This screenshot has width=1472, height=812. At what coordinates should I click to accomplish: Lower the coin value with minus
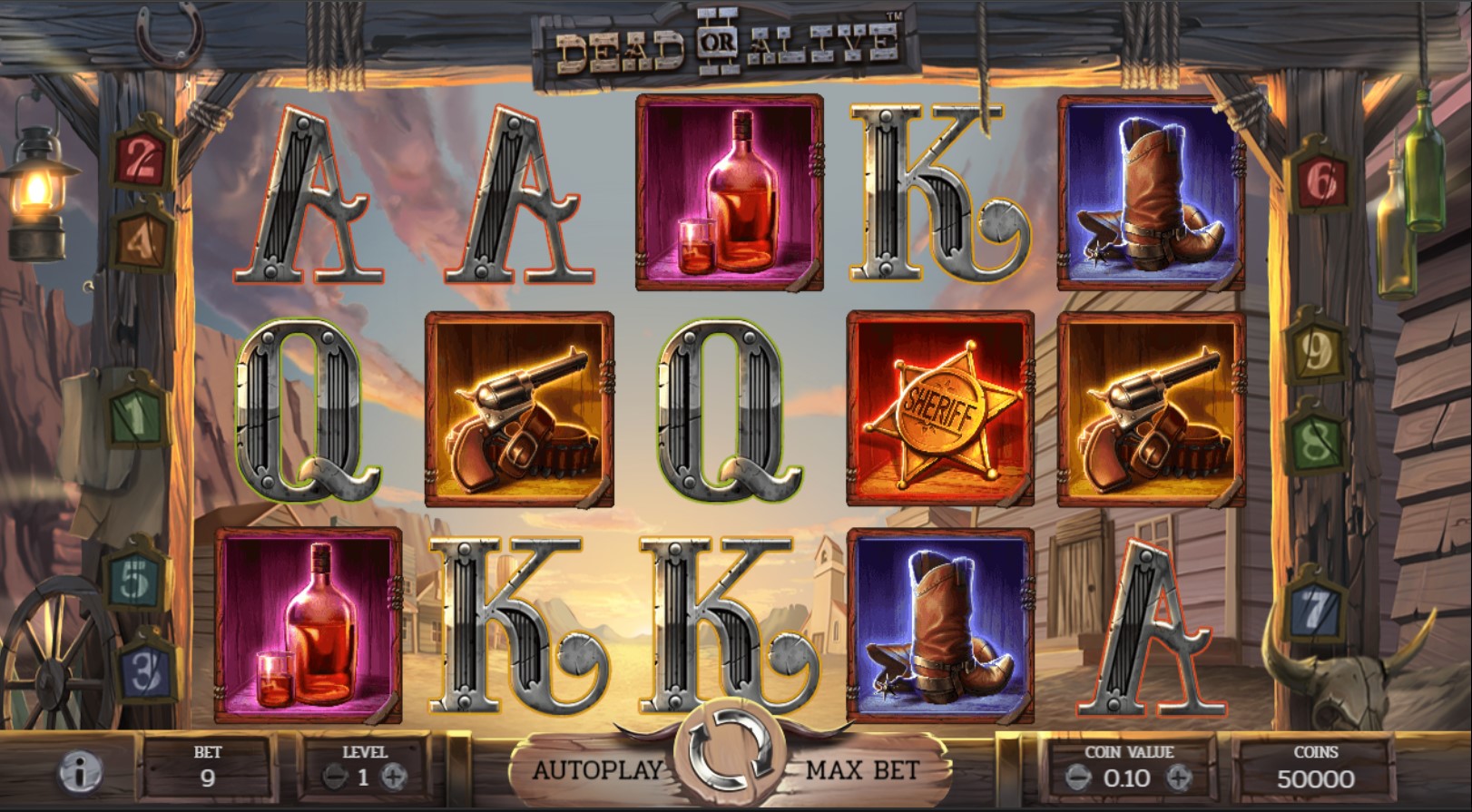coord(1077,778)
